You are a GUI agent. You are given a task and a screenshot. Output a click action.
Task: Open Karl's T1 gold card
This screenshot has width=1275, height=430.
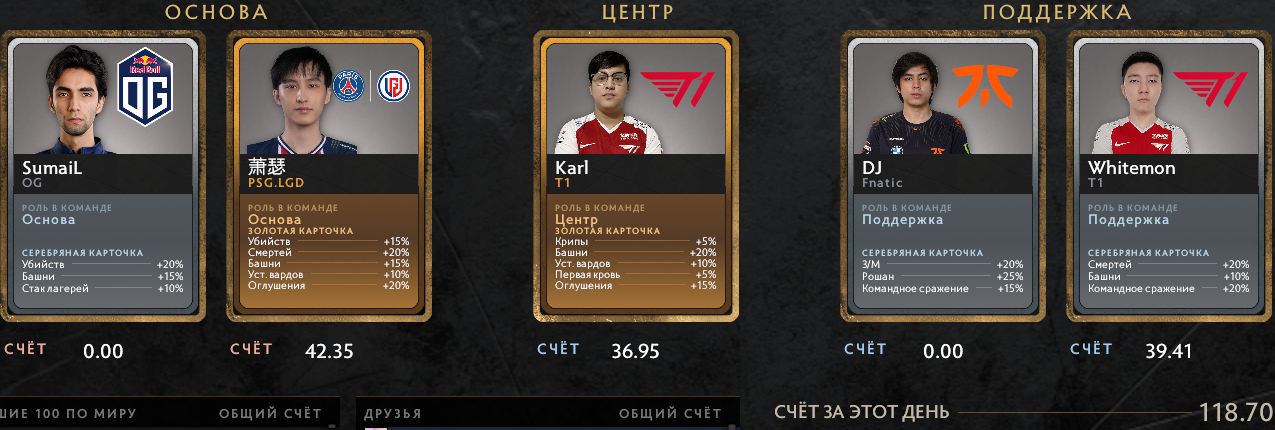coord(639,175)
